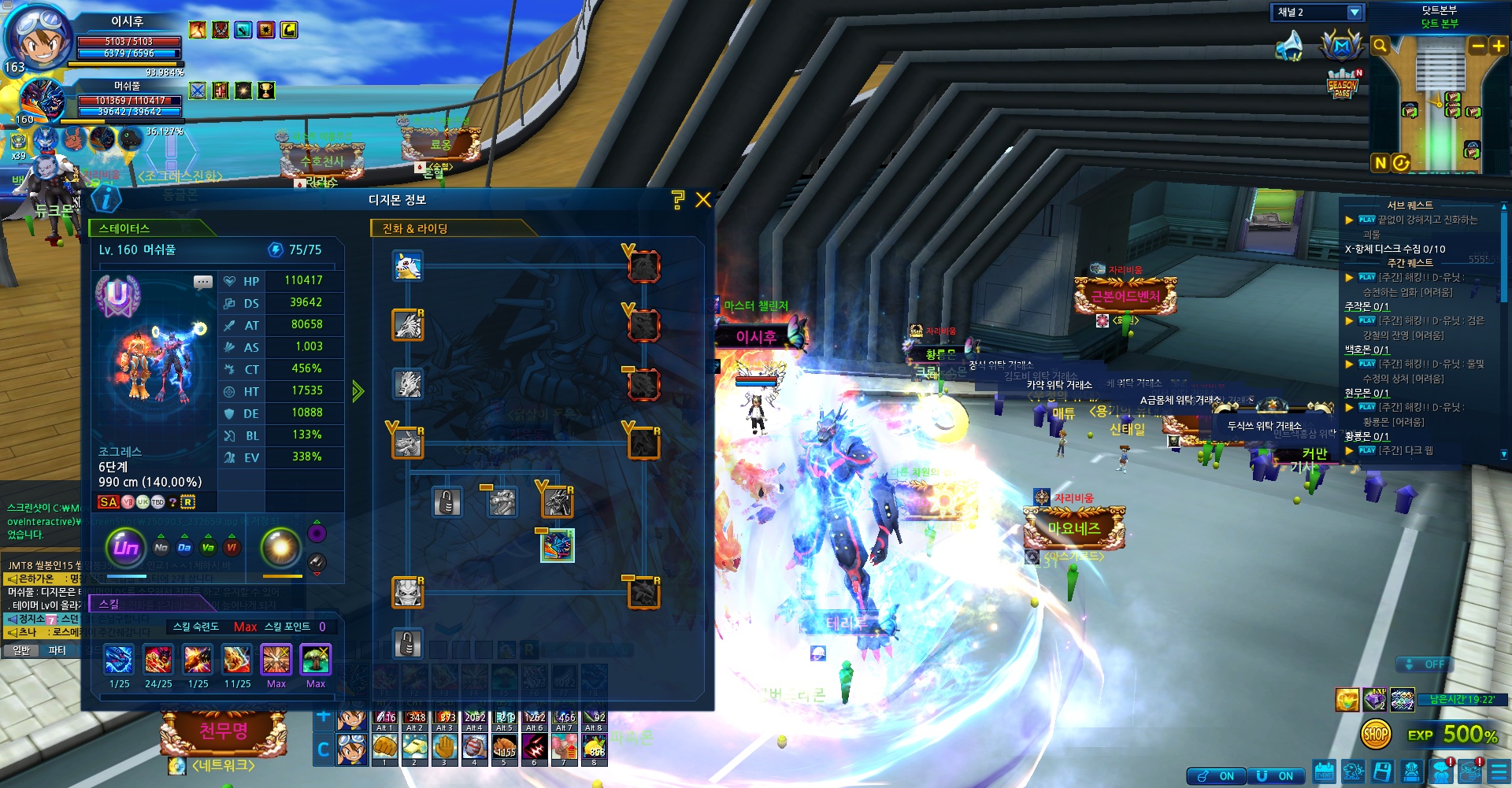Click the minimap magnifying glass button
This screenshot has width=1512, height=788.
coord(1380,46)
